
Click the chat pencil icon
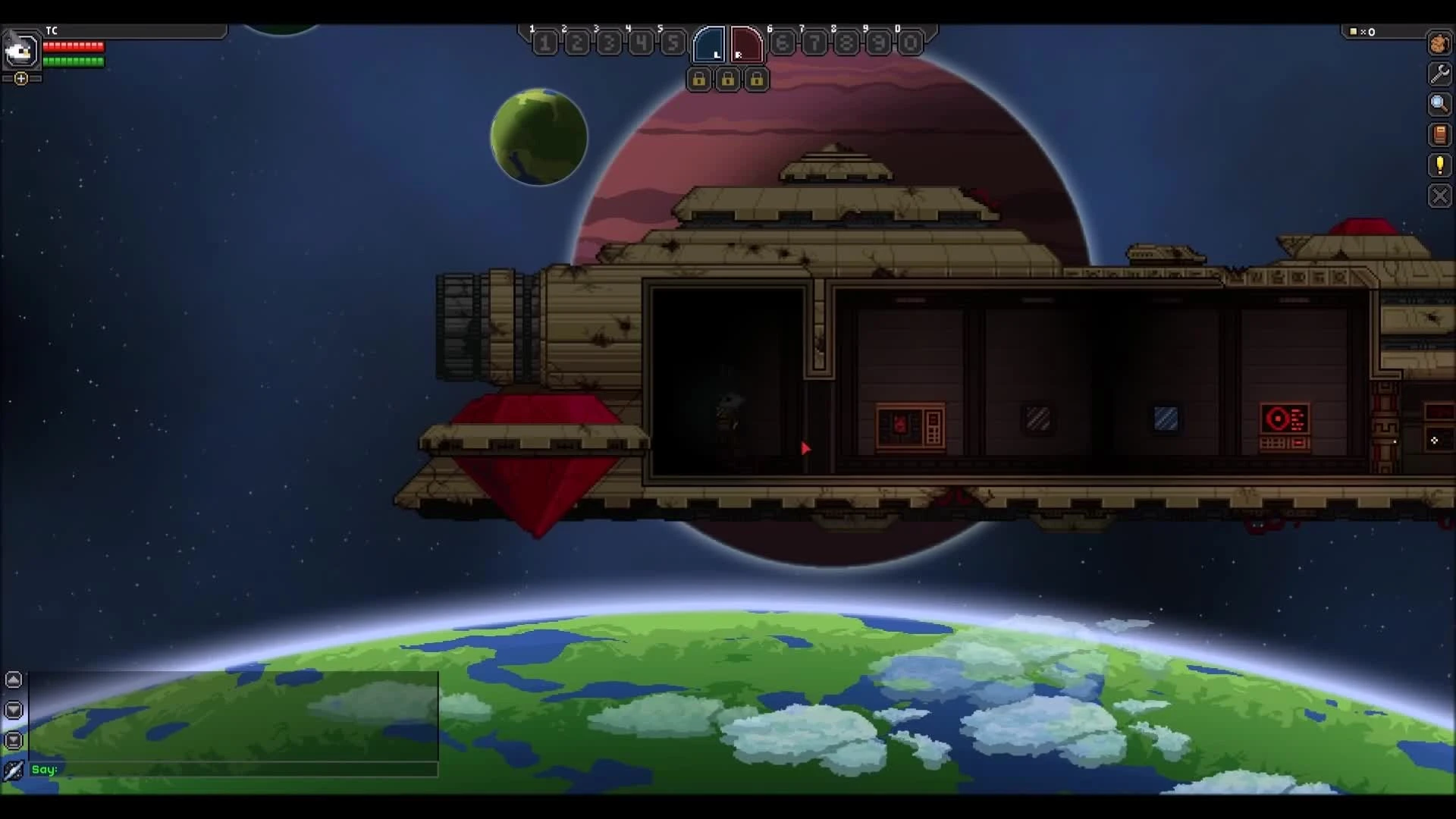(x=14, y=769)
